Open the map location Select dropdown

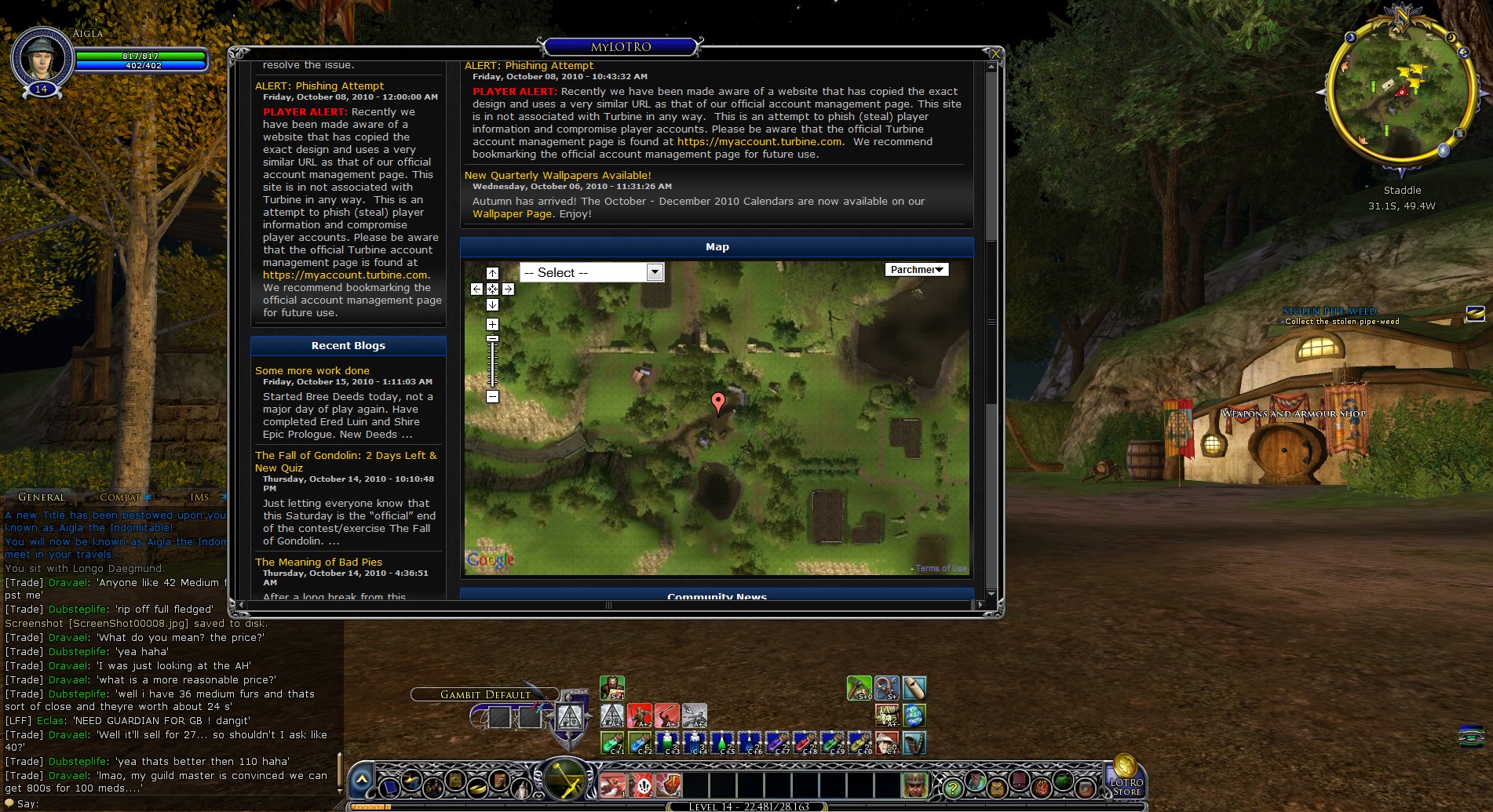click(x=592, y=272)
